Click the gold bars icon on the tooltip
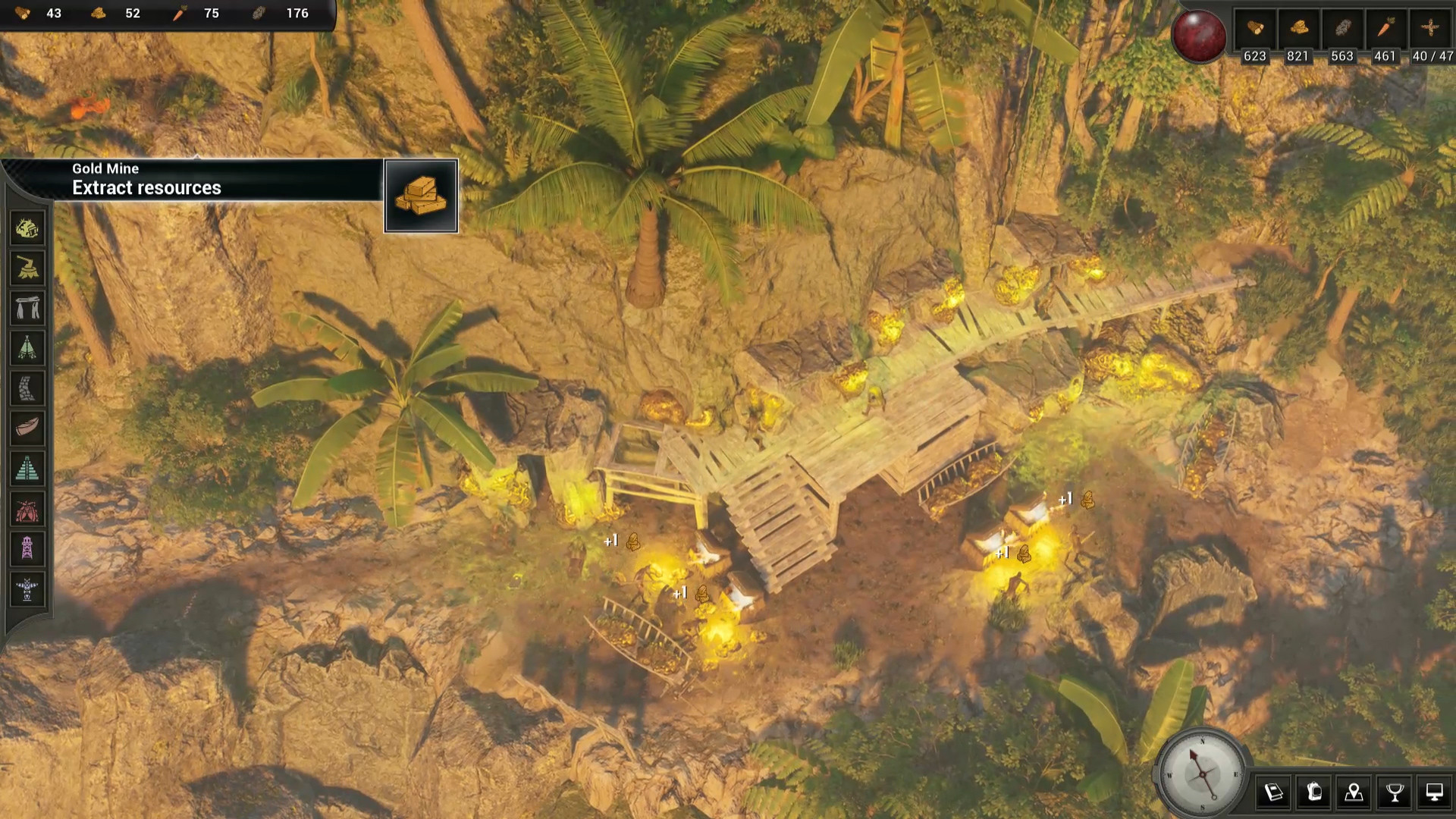Screen dimensions: 1456x819 click(422, 195)
